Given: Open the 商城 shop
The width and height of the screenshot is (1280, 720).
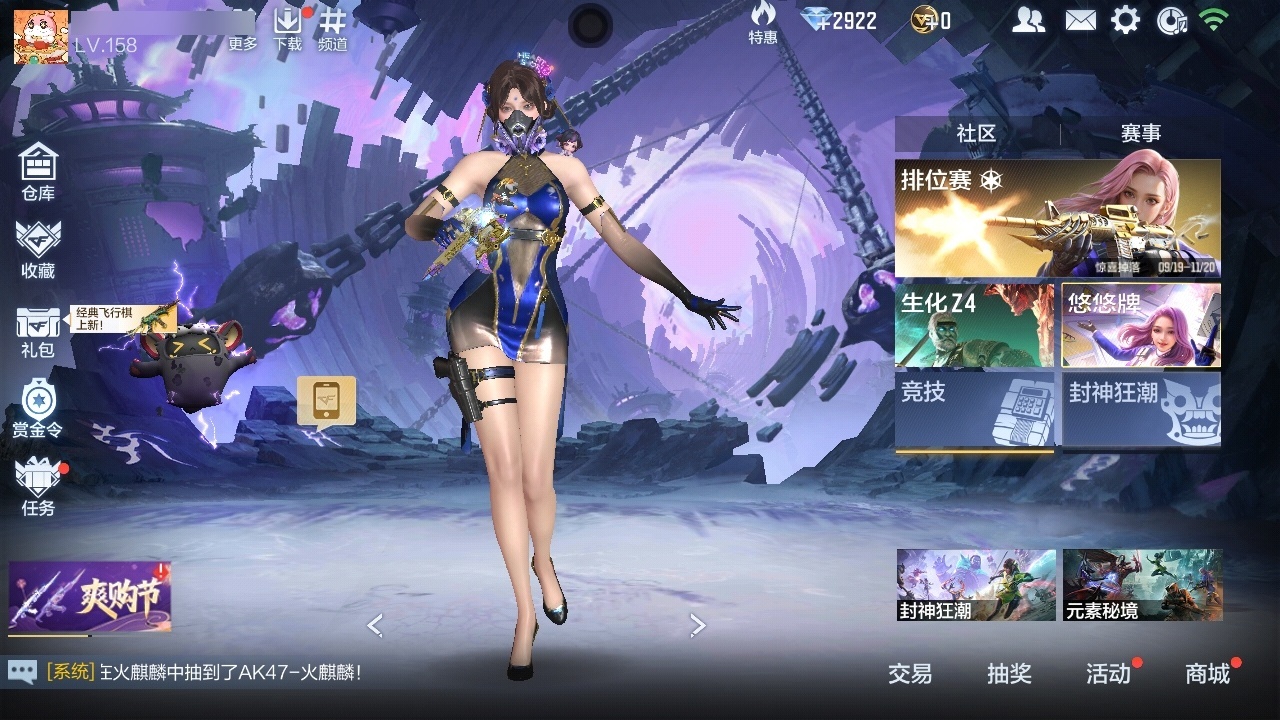Looking at the screenshot, I should coord(1207,674).
